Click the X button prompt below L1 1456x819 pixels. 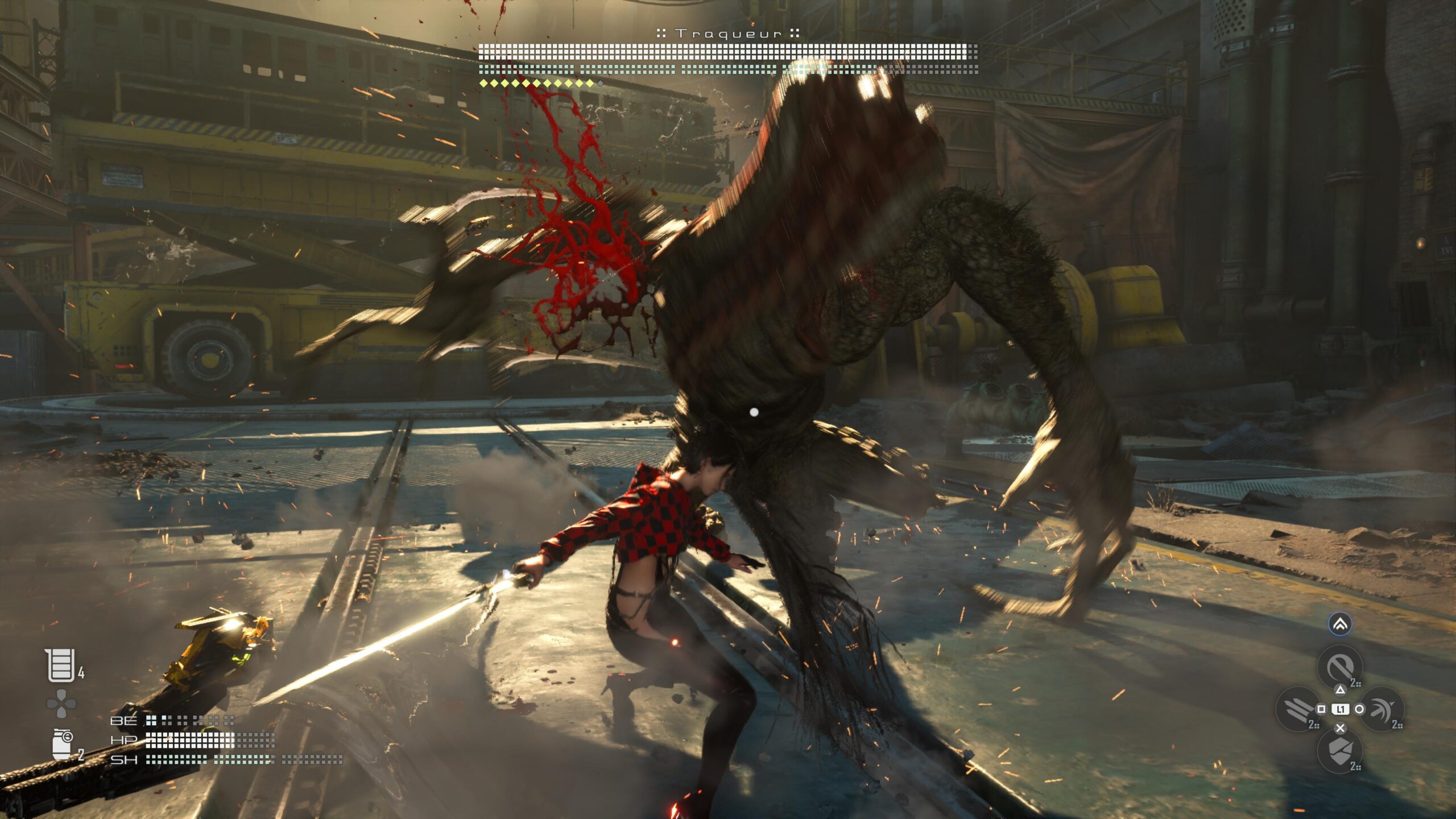[x=1341, y=727]
